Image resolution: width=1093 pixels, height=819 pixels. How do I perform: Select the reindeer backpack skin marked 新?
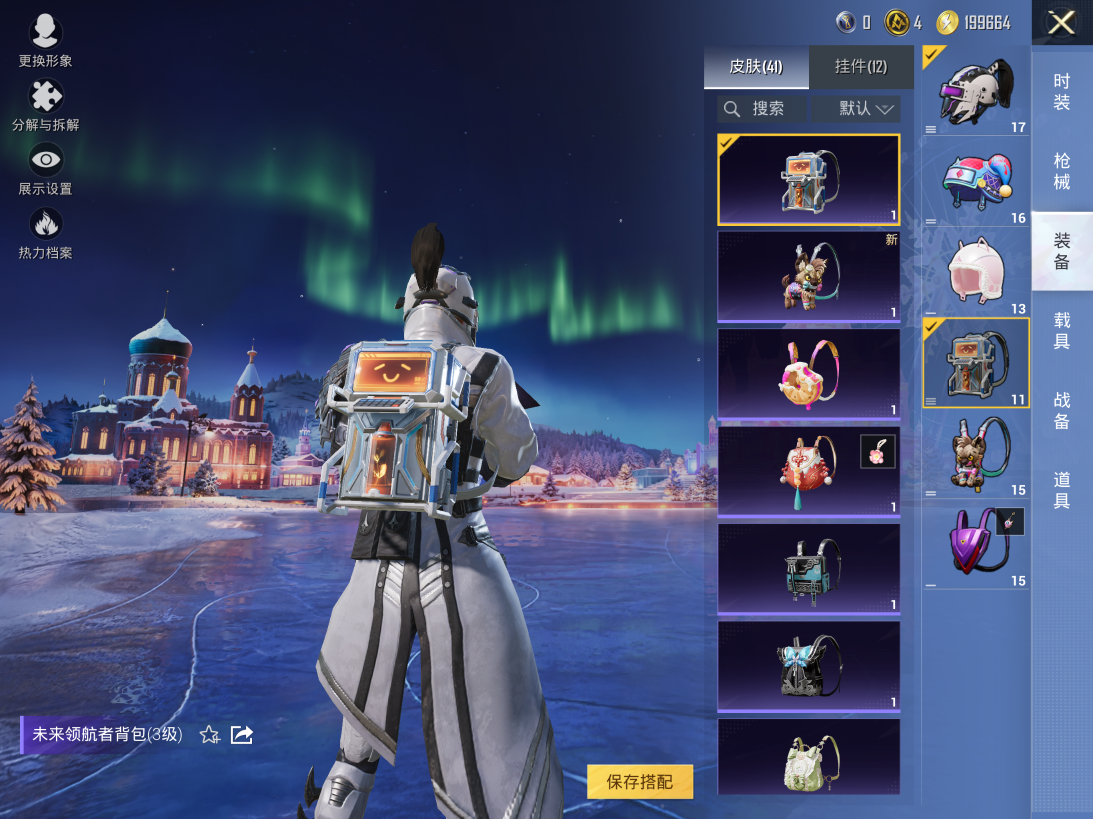coord(808,277)
